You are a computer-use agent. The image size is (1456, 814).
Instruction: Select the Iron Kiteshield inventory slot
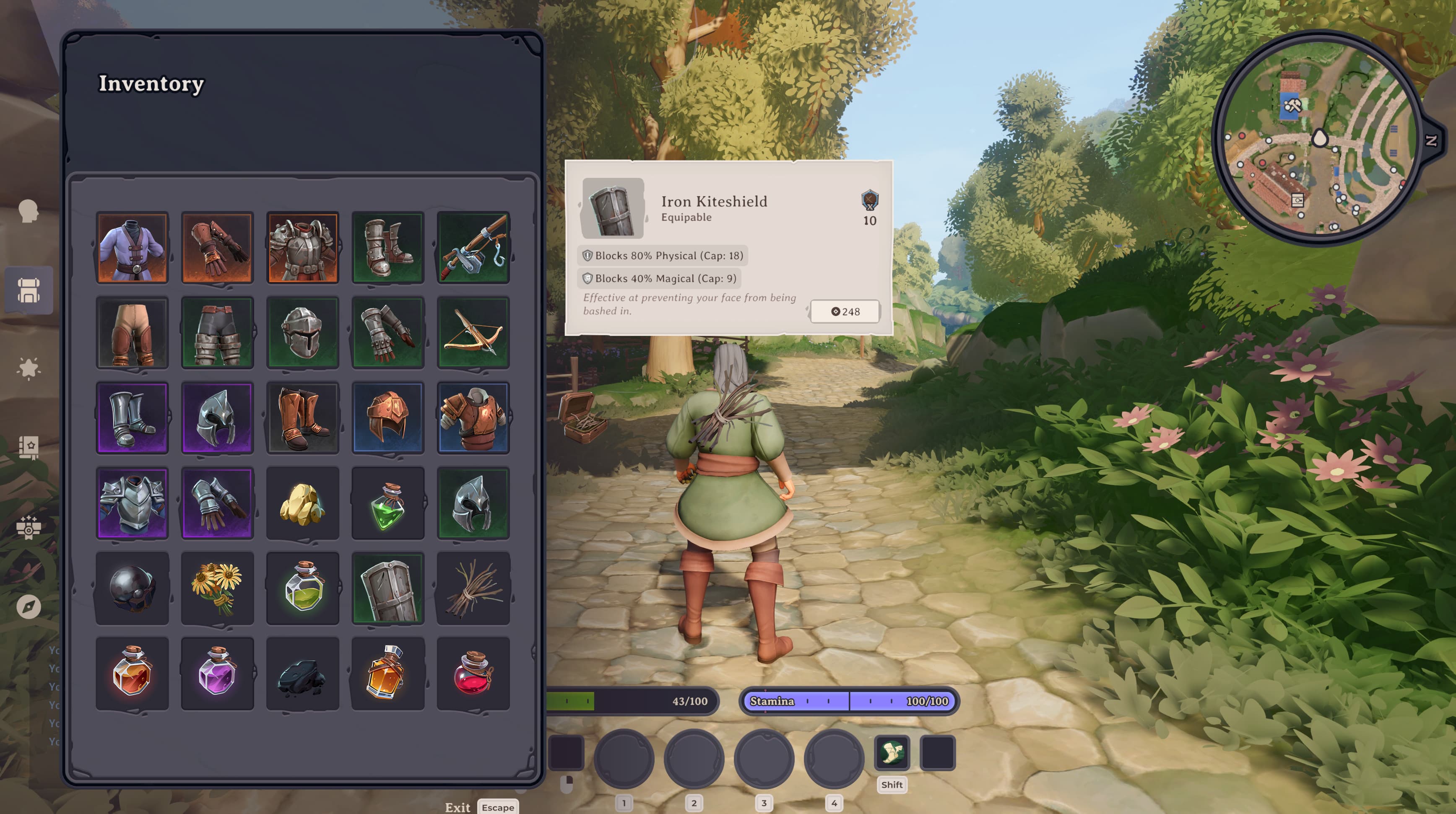[x=388, y=588]
